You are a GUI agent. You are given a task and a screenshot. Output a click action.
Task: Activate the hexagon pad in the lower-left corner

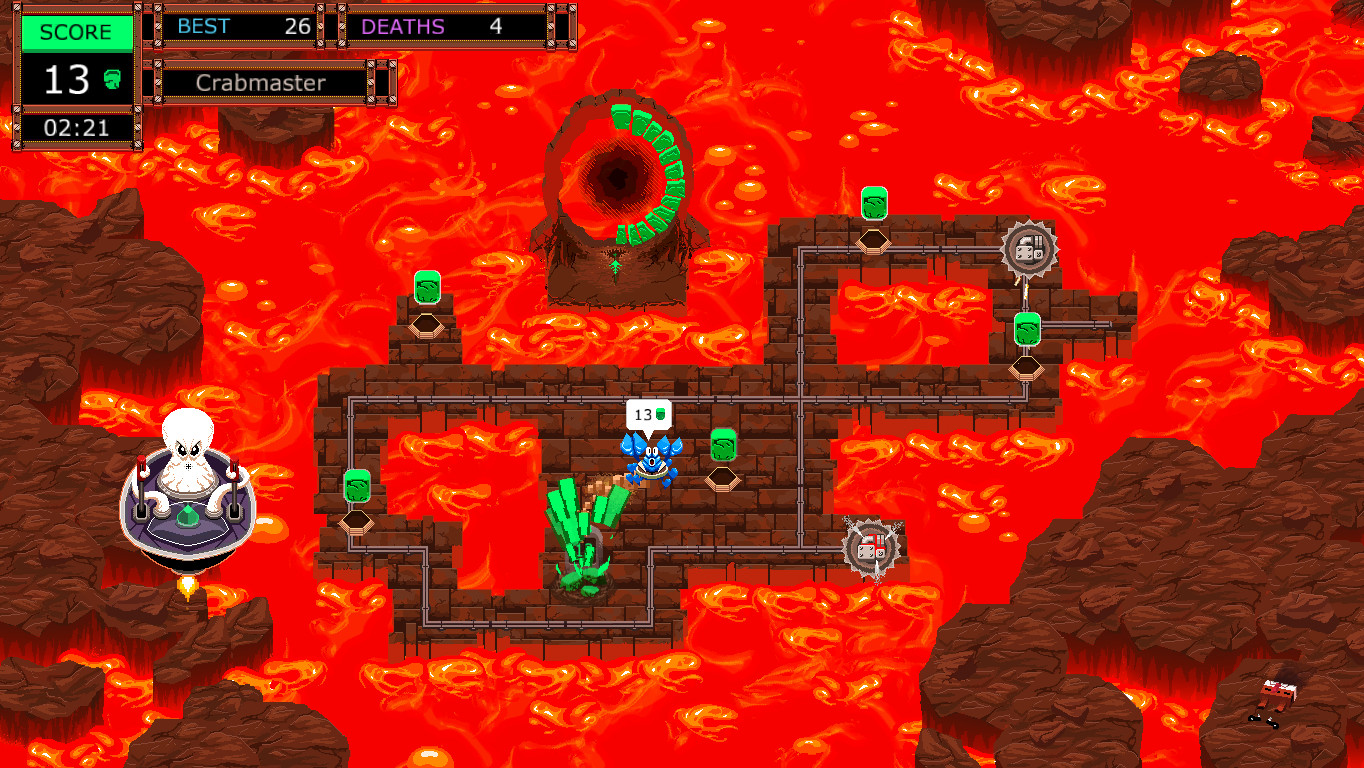pos(357,523)
